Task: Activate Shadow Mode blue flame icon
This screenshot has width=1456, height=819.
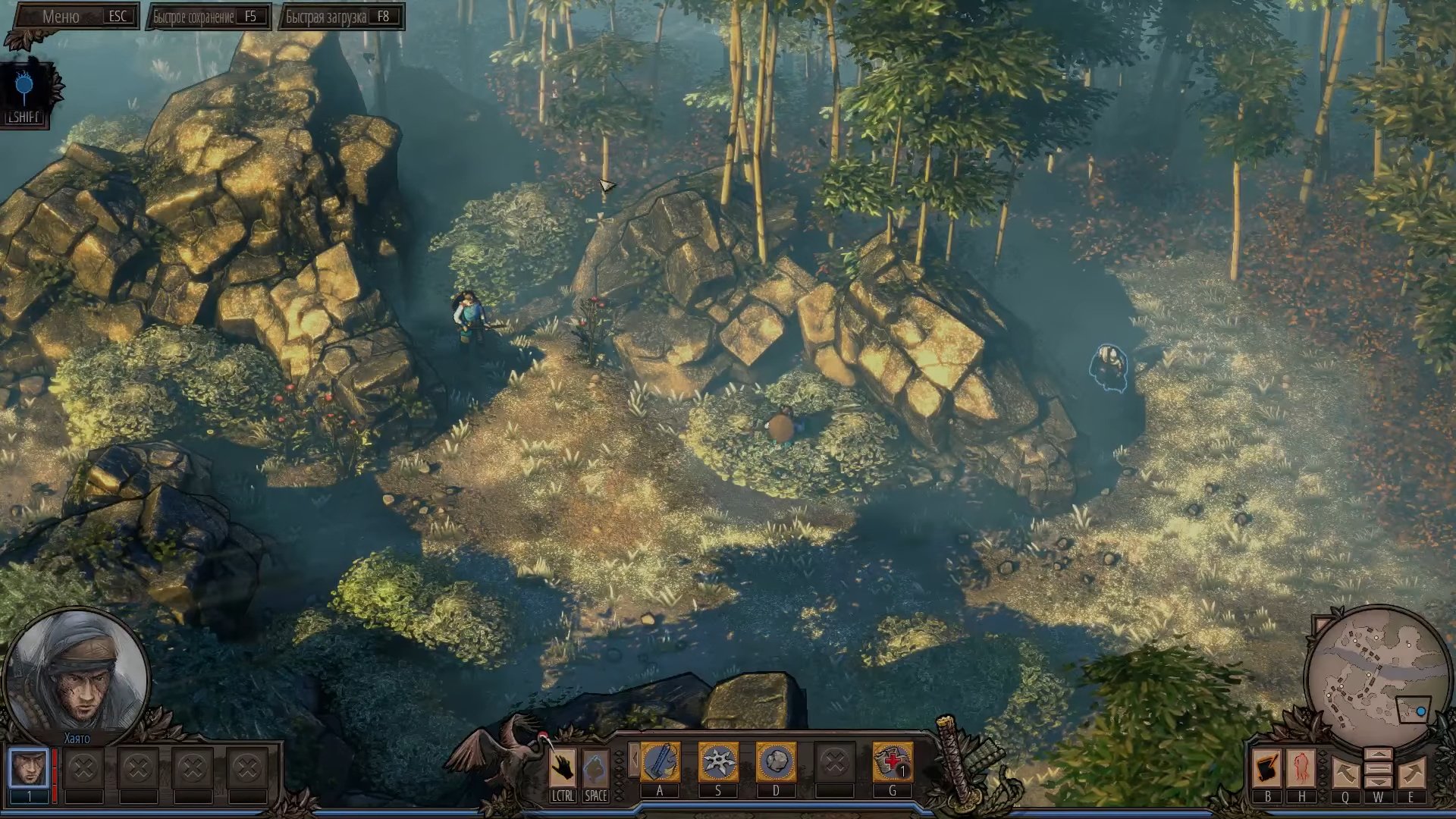Action: (24, 89)
